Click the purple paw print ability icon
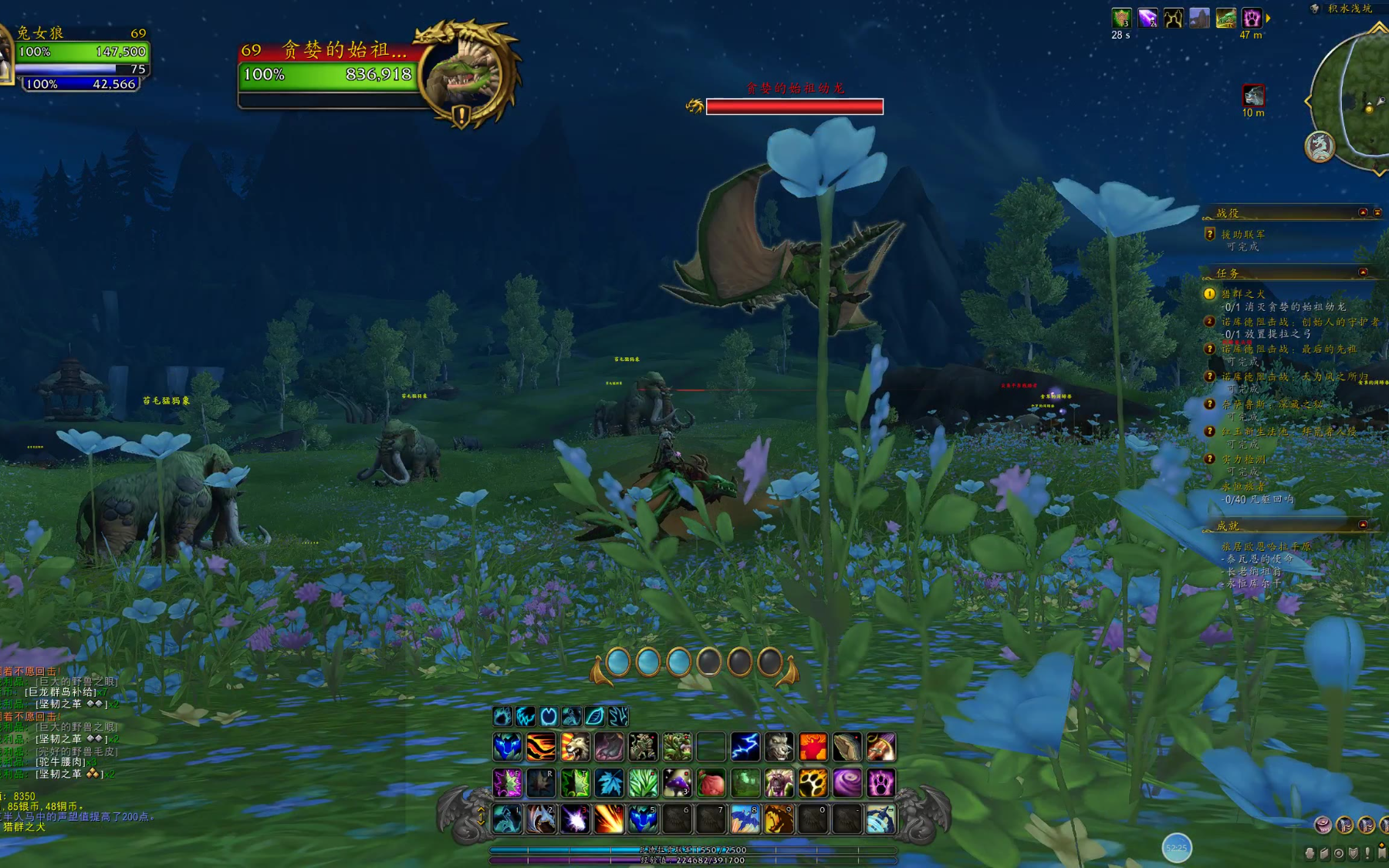This screenshot has height=868, width=1389. point(880,783)
